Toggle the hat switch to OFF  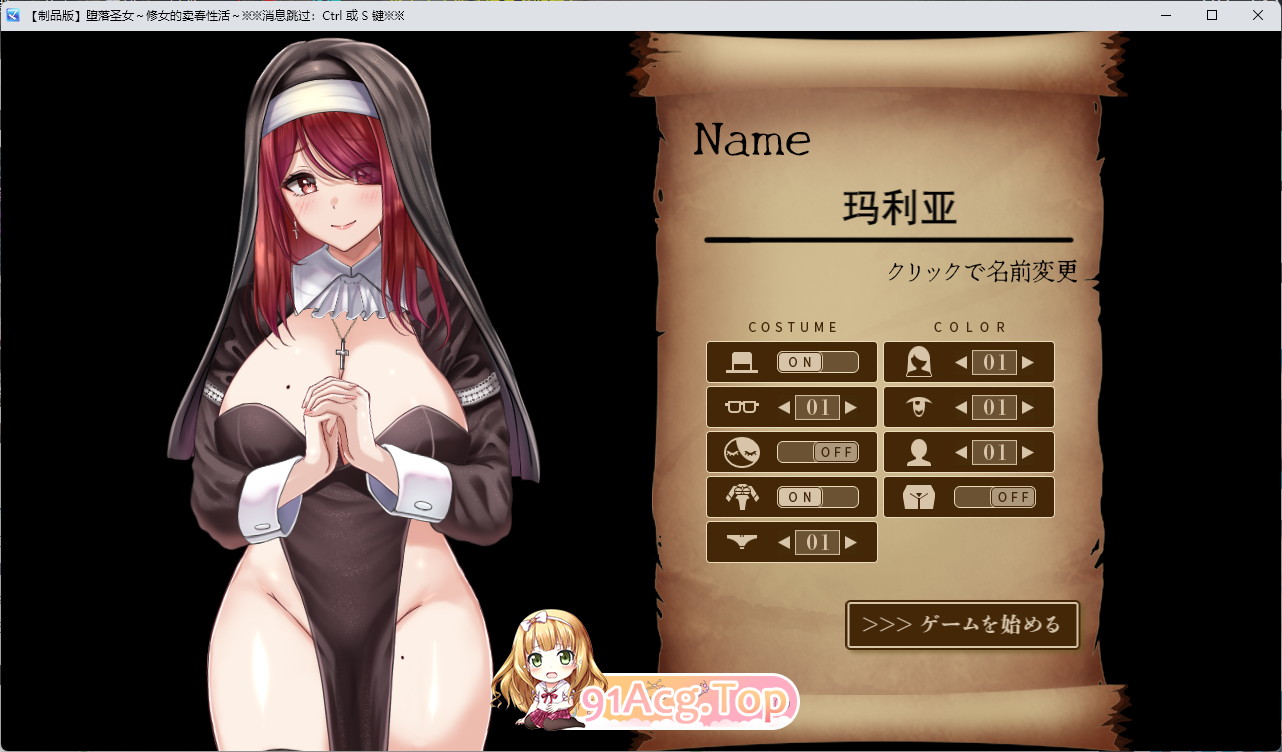(x=818, y=362)
